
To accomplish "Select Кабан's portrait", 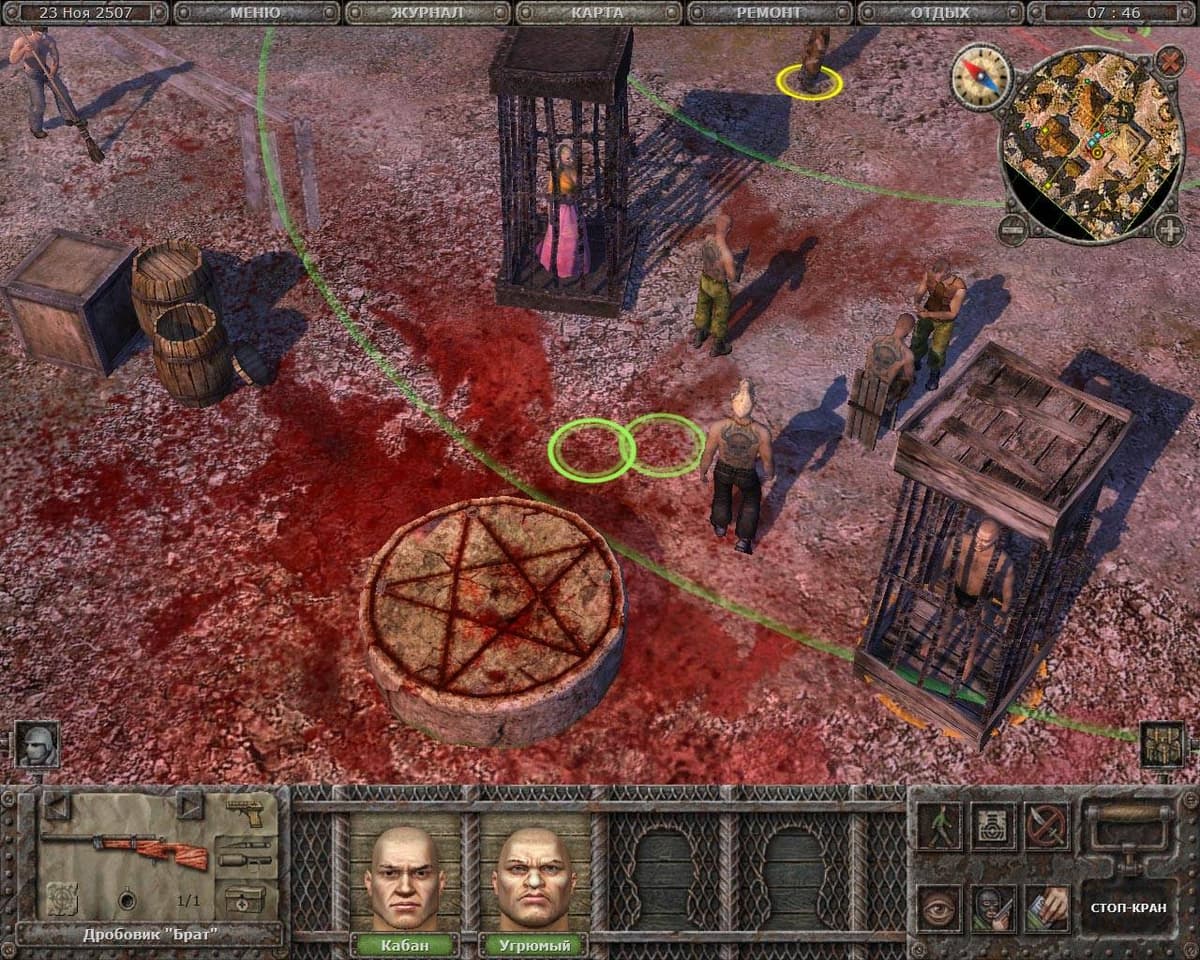I will (x=404, y=877).
